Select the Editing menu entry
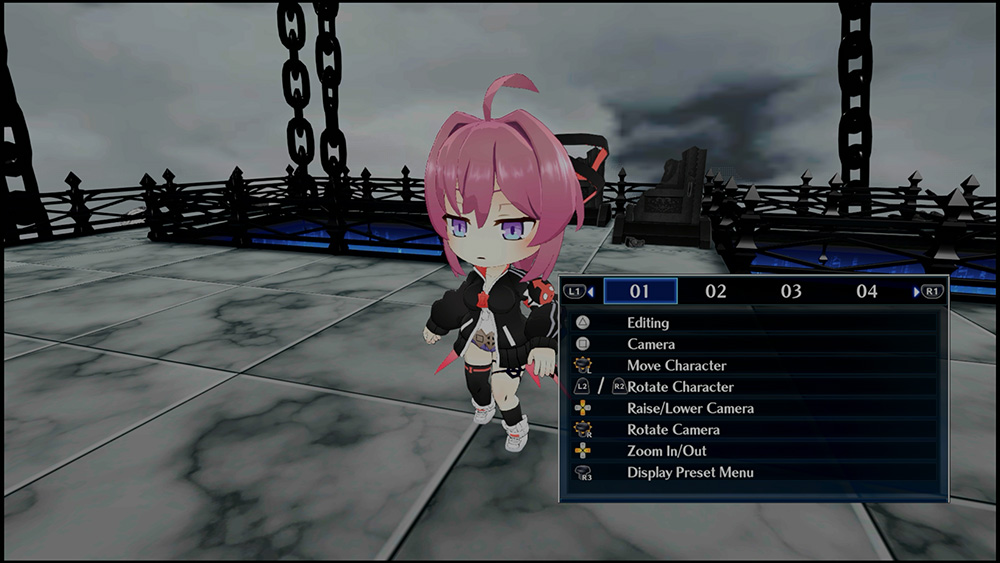 point(648,323)
